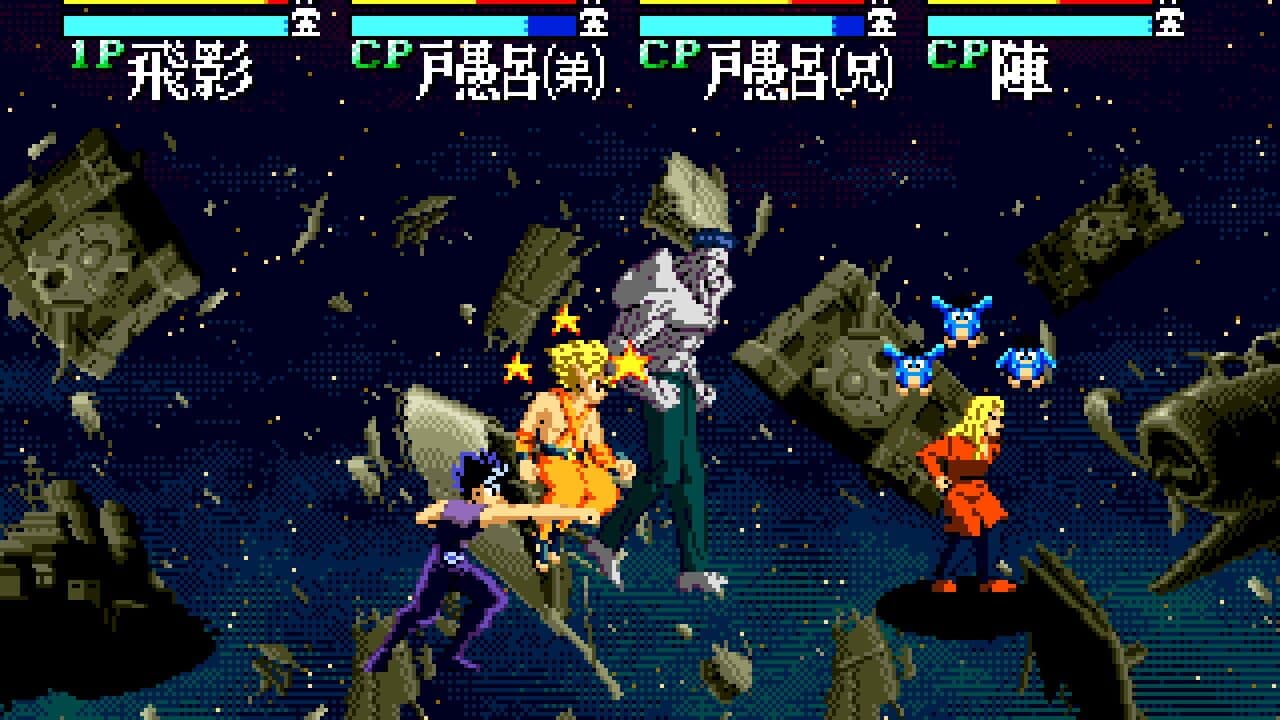
Task: Click the 金 icon next to 戸愚呂(兄)'s gauge
Action: click(x=882, y=22)
